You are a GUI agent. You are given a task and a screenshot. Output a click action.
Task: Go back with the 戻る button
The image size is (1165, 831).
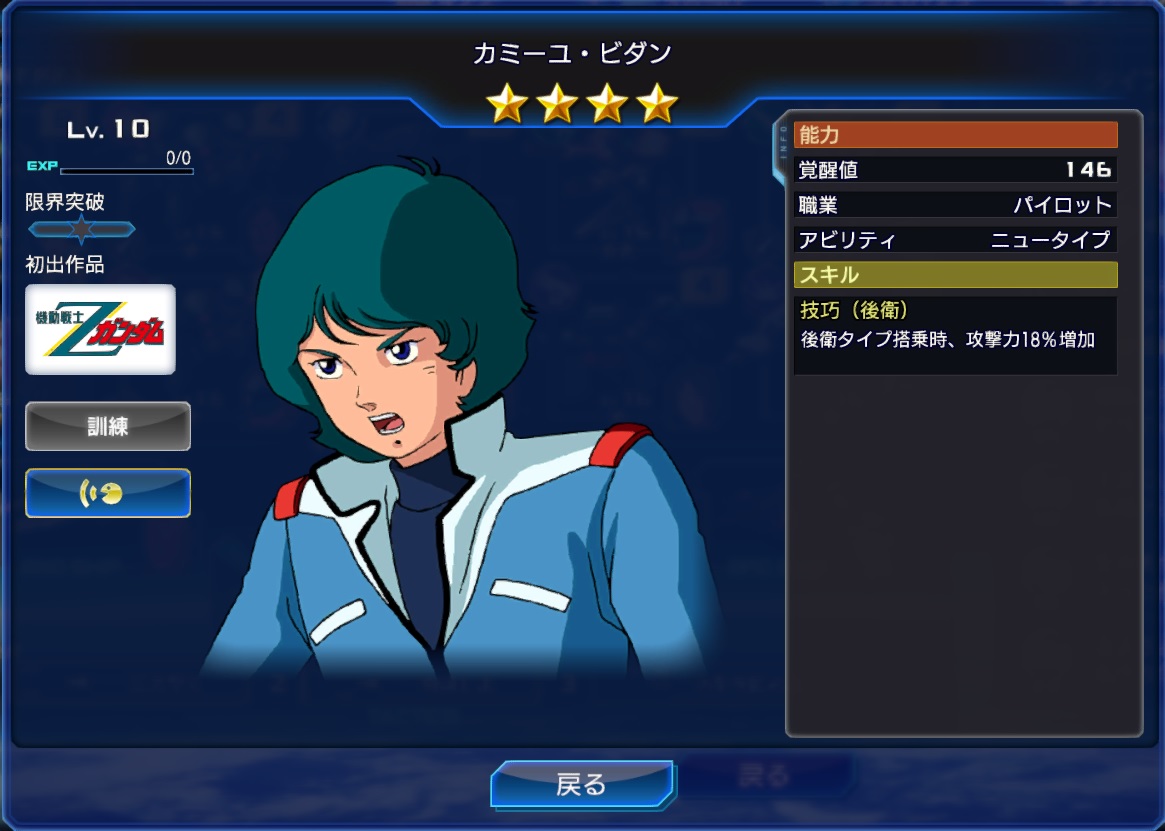[581, 784]
